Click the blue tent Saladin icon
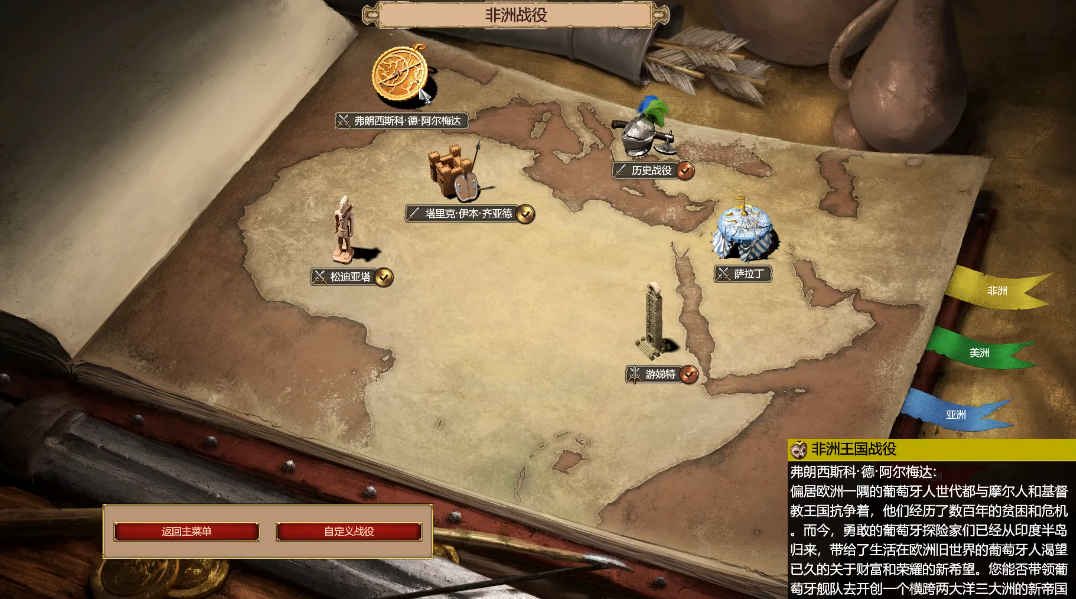 (744, 231)
